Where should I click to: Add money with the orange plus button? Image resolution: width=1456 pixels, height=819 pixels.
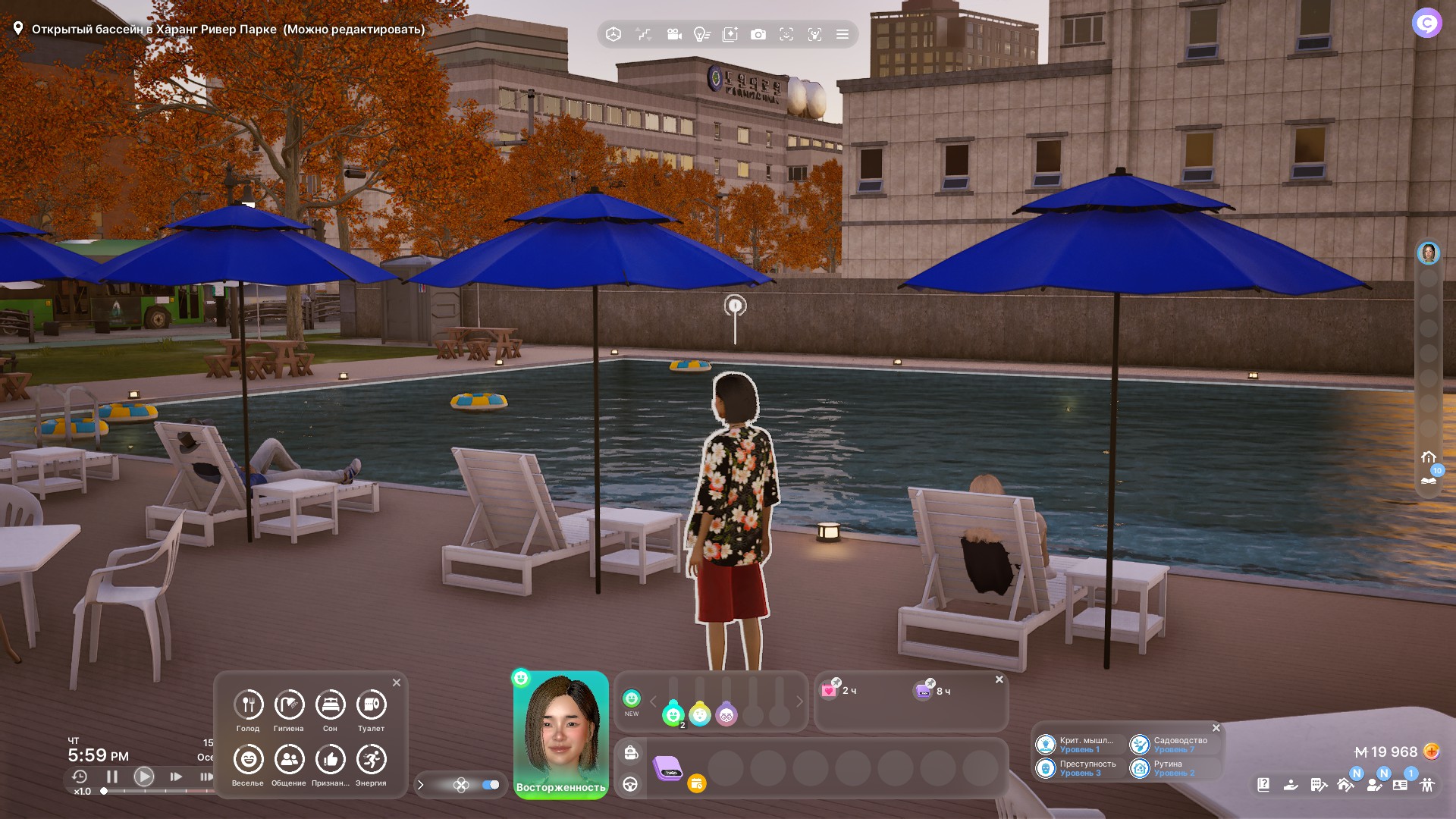click(1431, 752)
